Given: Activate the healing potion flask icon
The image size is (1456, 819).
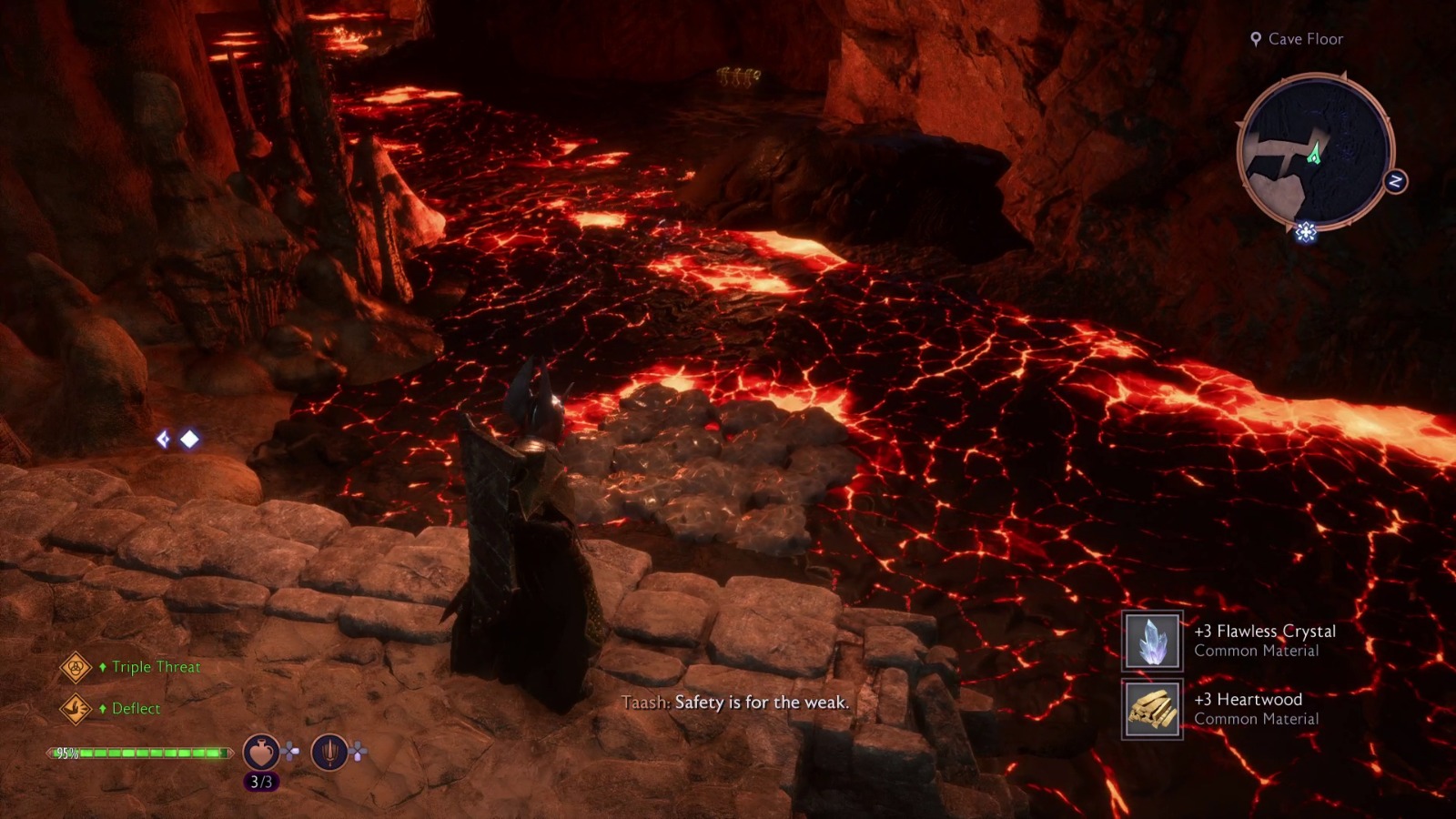Looking at the screenshot, I should pos(261,753).
